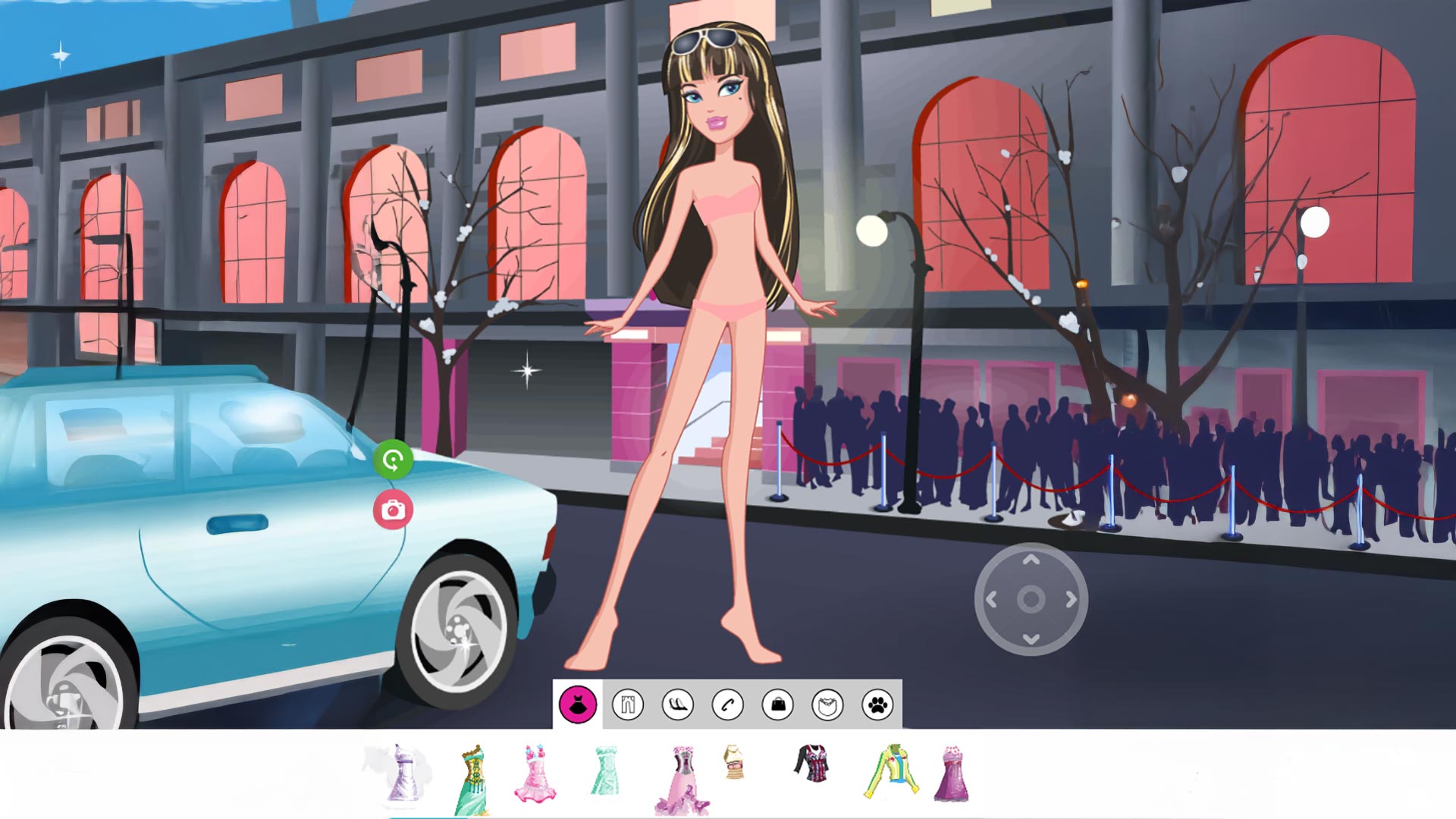Open the high-heel shoes category
The image size is (1456, 819).
(677, 704)
